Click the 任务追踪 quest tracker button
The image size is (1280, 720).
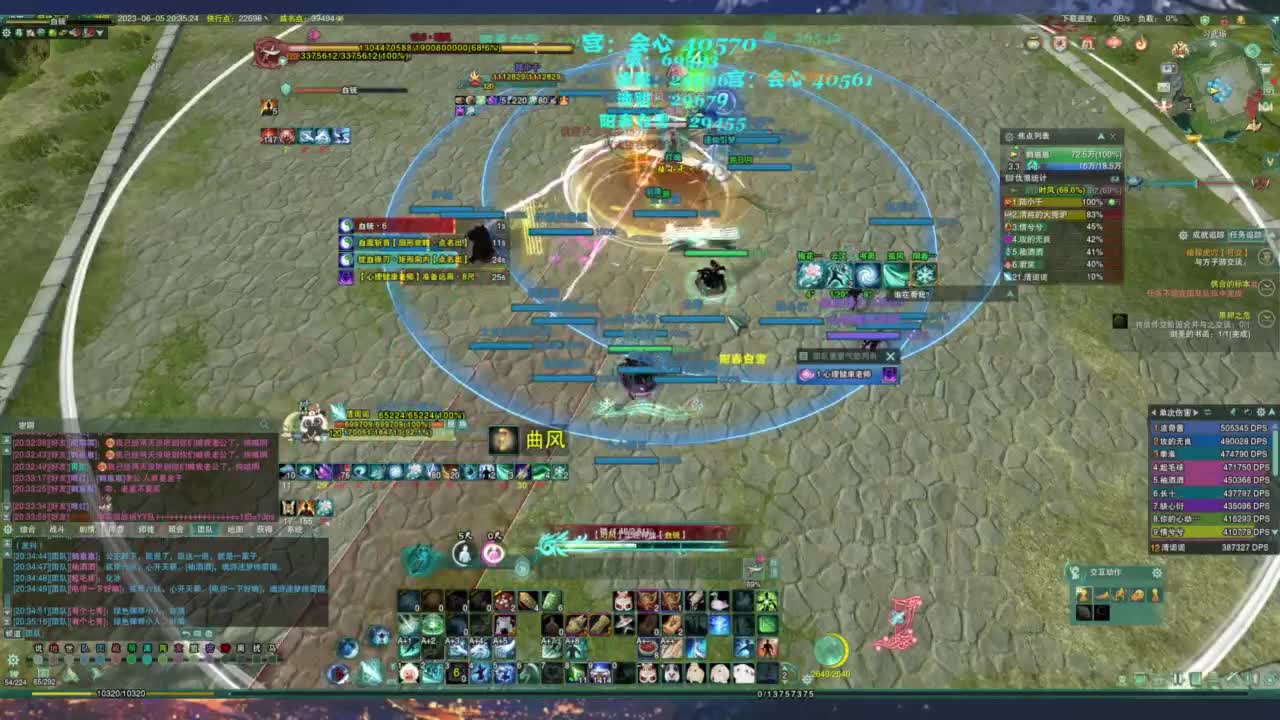tap(1245, 236)
